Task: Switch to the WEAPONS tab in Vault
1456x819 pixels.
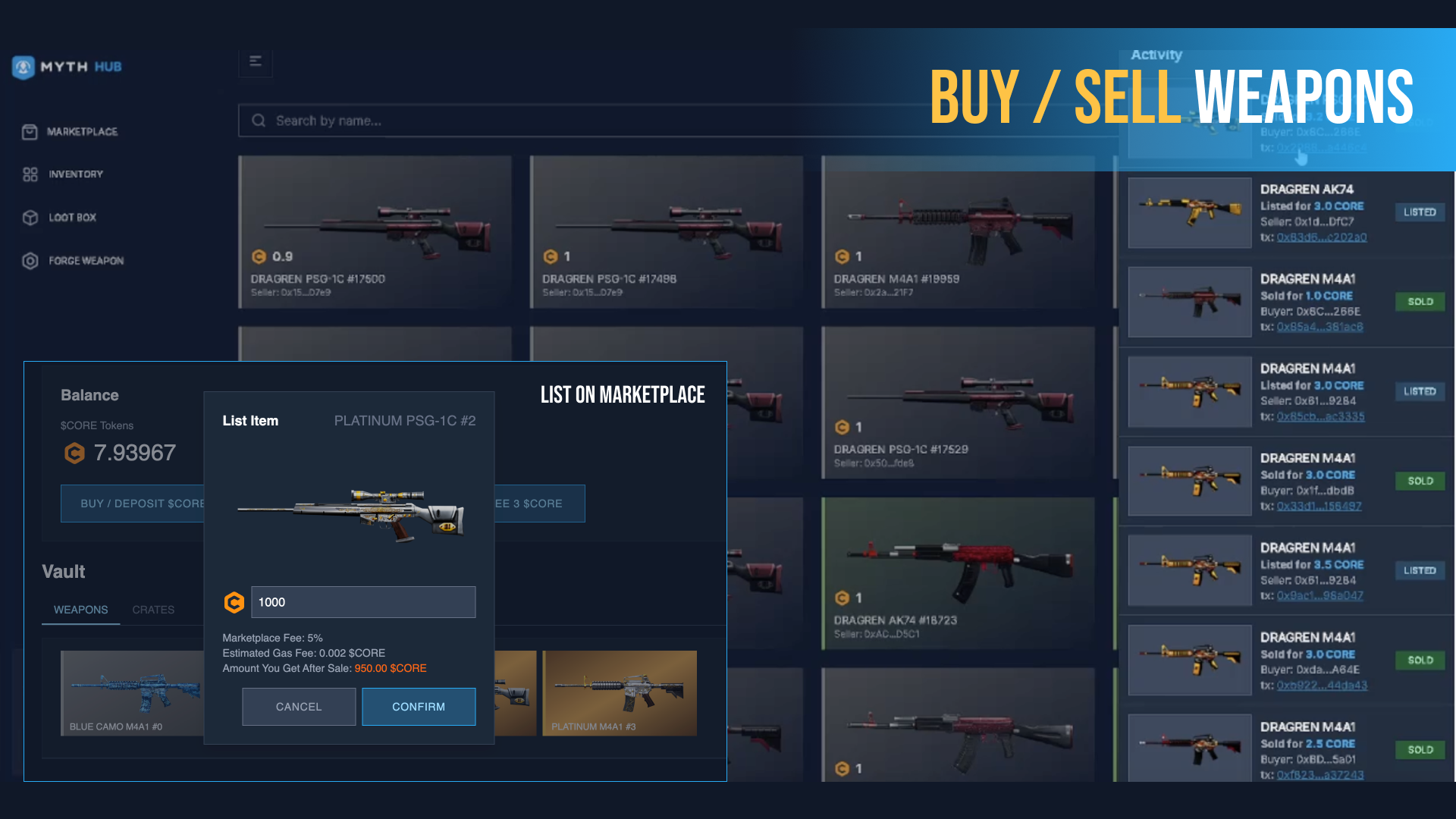Action: click(x=80, y=610)
